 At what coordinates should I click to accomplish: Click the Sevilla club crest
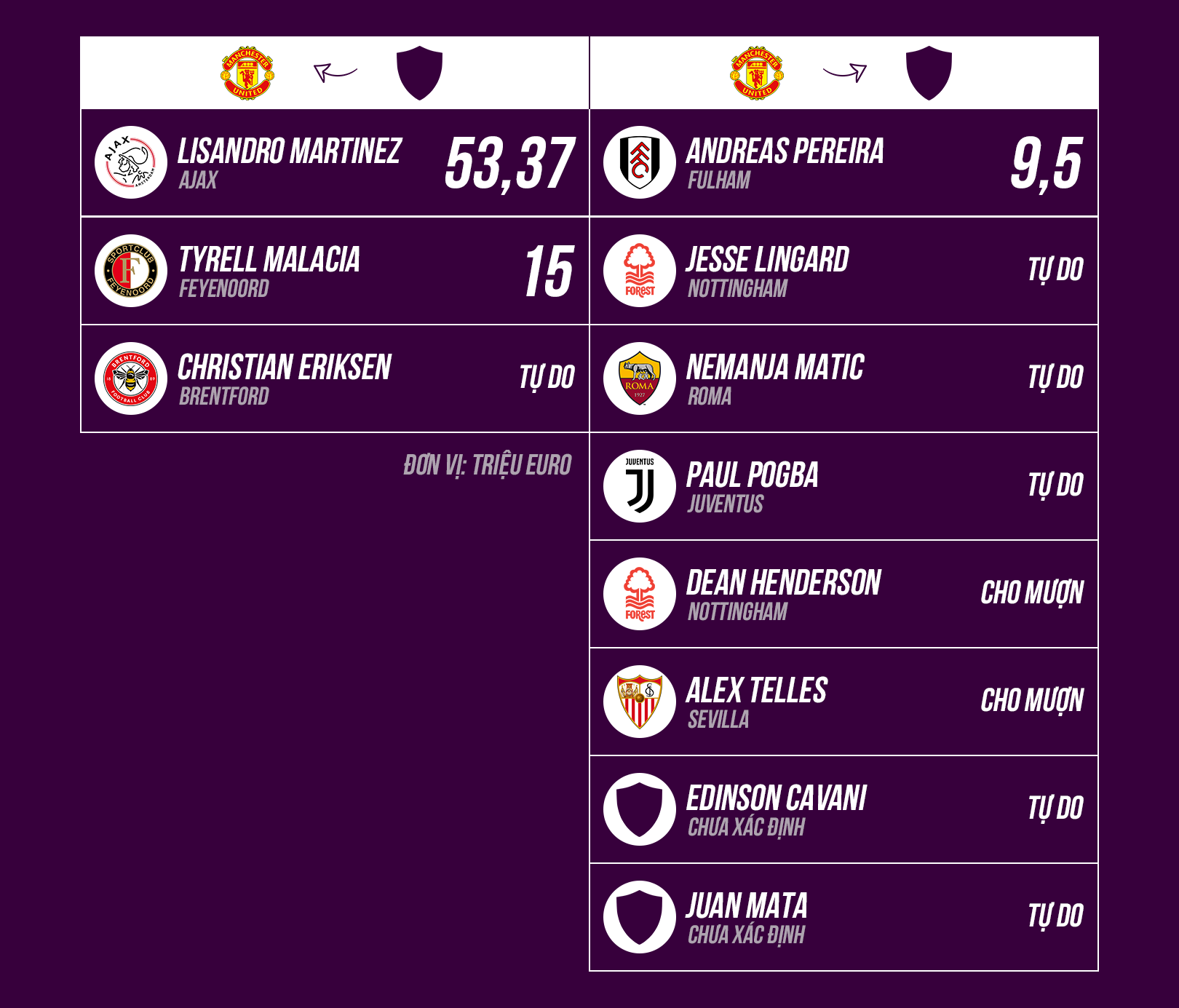pos(640,702)
